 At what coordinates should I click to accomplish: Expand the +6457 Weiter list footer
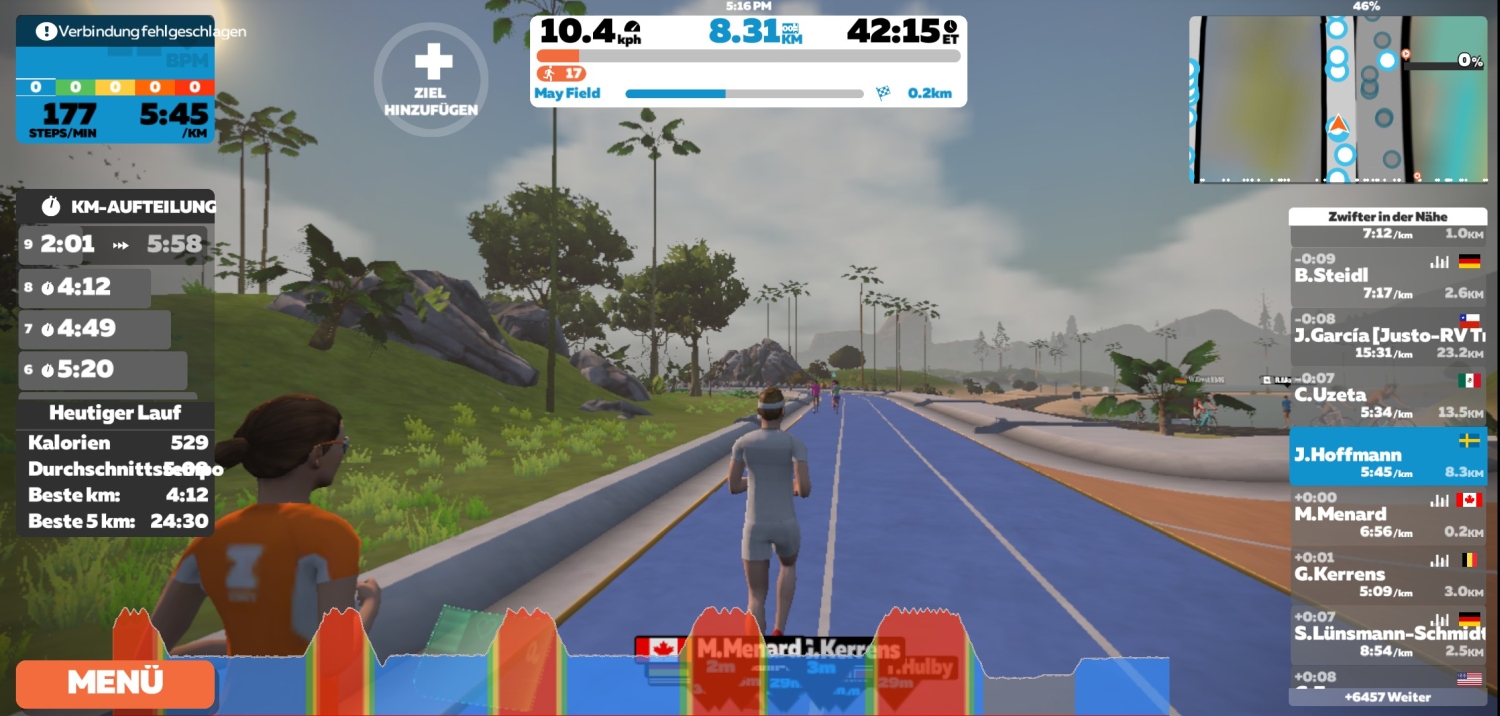coord(1387,697)
